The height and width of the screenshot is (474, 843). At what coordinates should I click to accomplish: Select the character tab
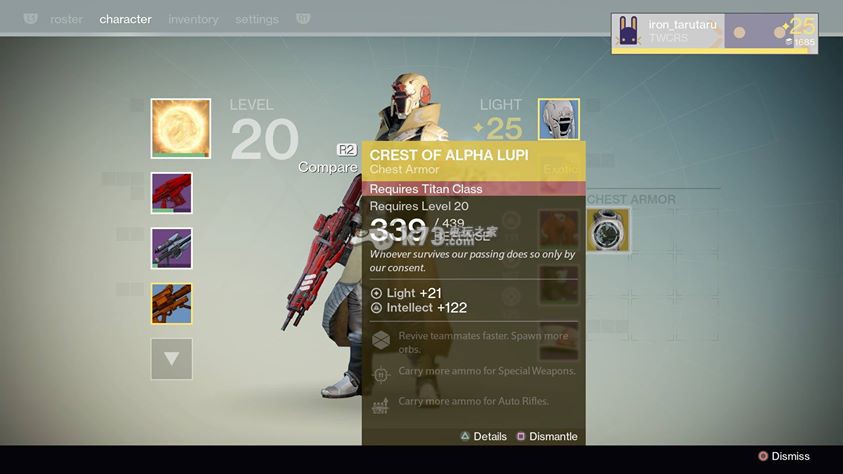tap(126, 19)
